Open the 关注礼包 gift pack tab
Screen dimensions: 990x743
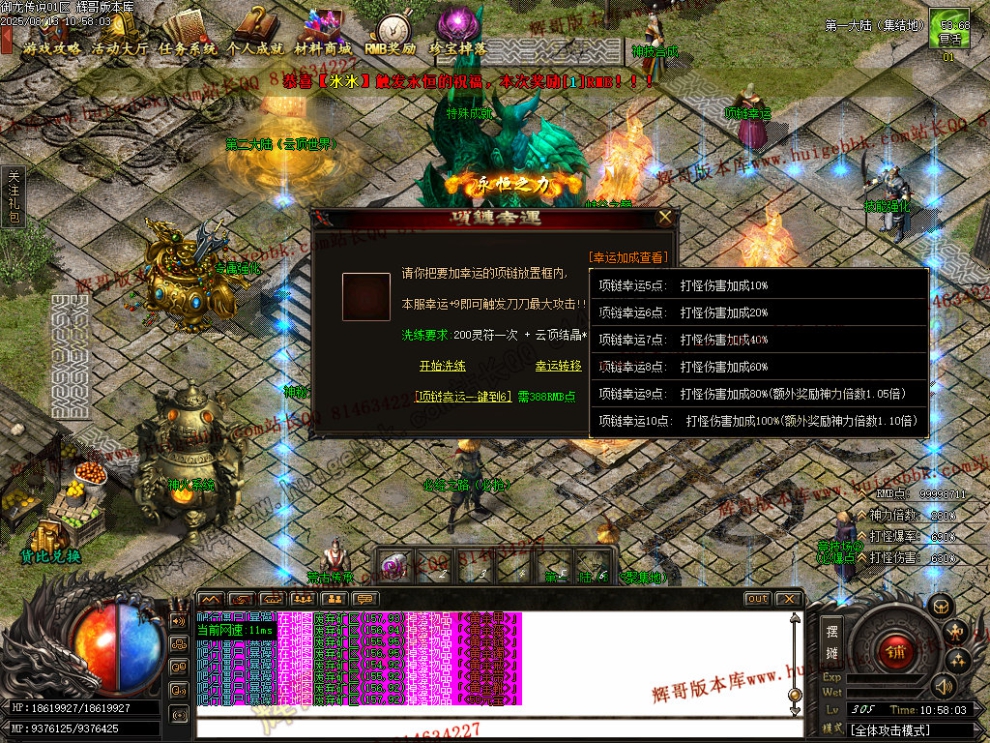click(13, 196)
